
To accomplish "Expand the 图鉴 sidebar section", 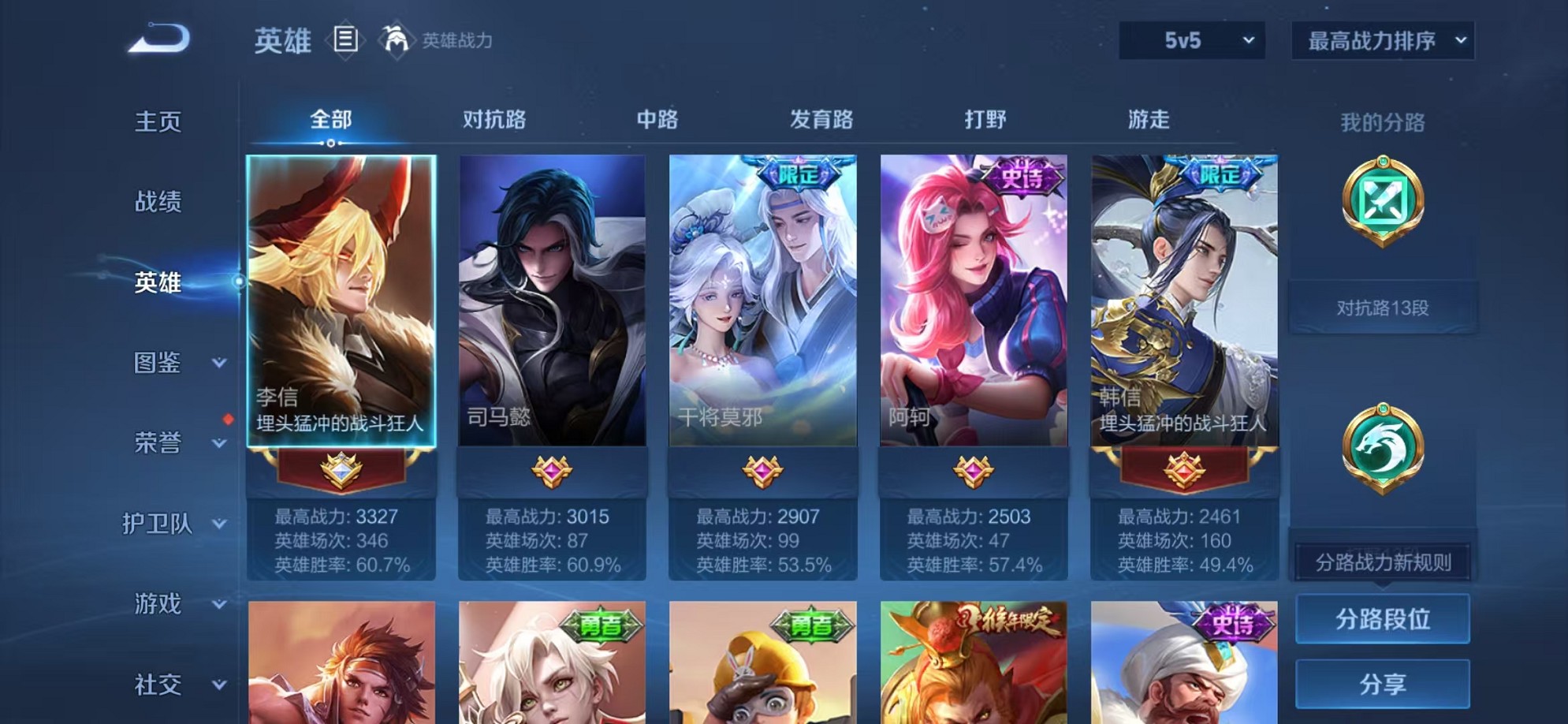I will 166,364.
